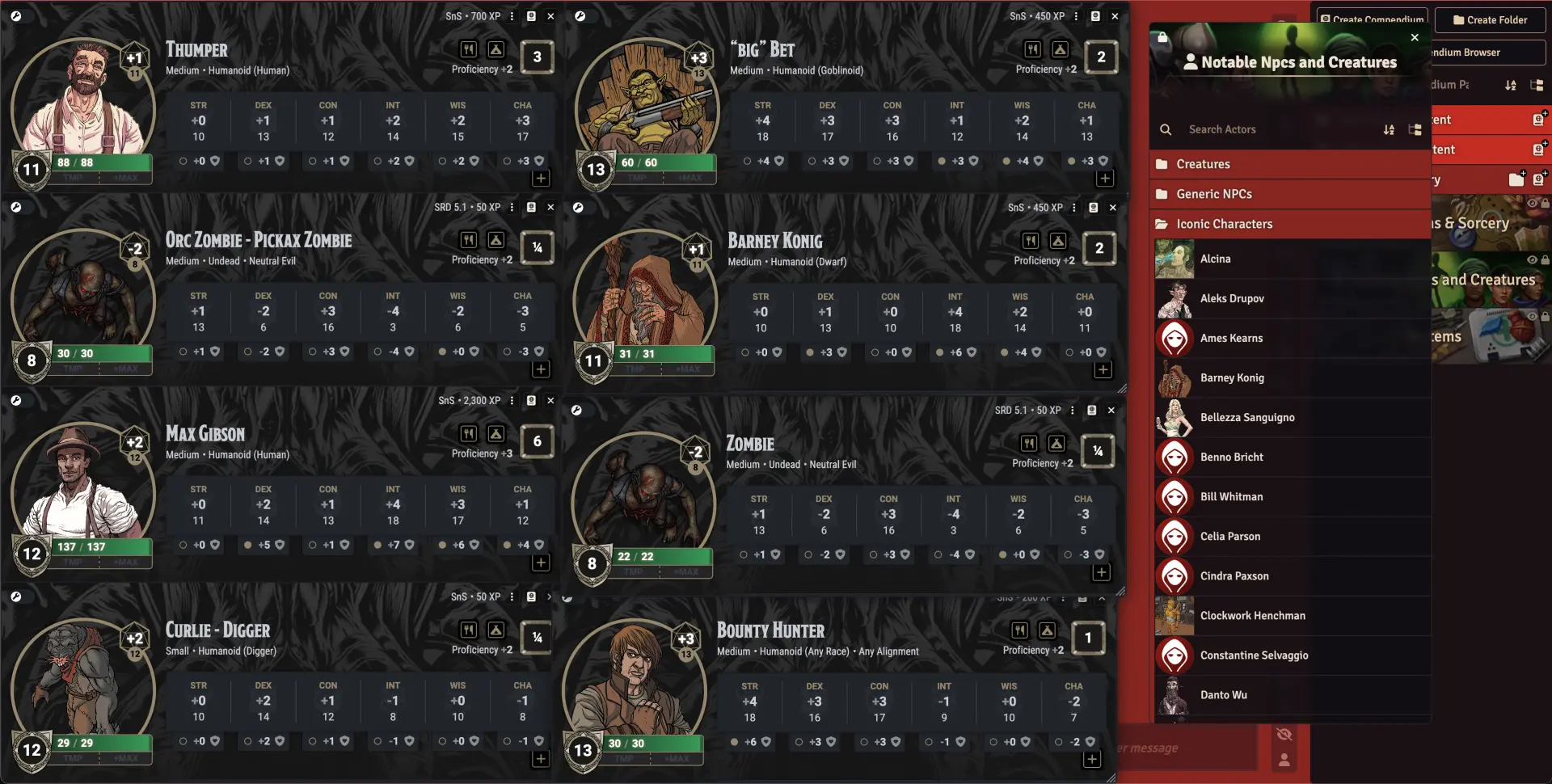Open Bellezza Sanguigno's entry
This screenshot has width=1552, height=784.
click(x=1247, y=417)
